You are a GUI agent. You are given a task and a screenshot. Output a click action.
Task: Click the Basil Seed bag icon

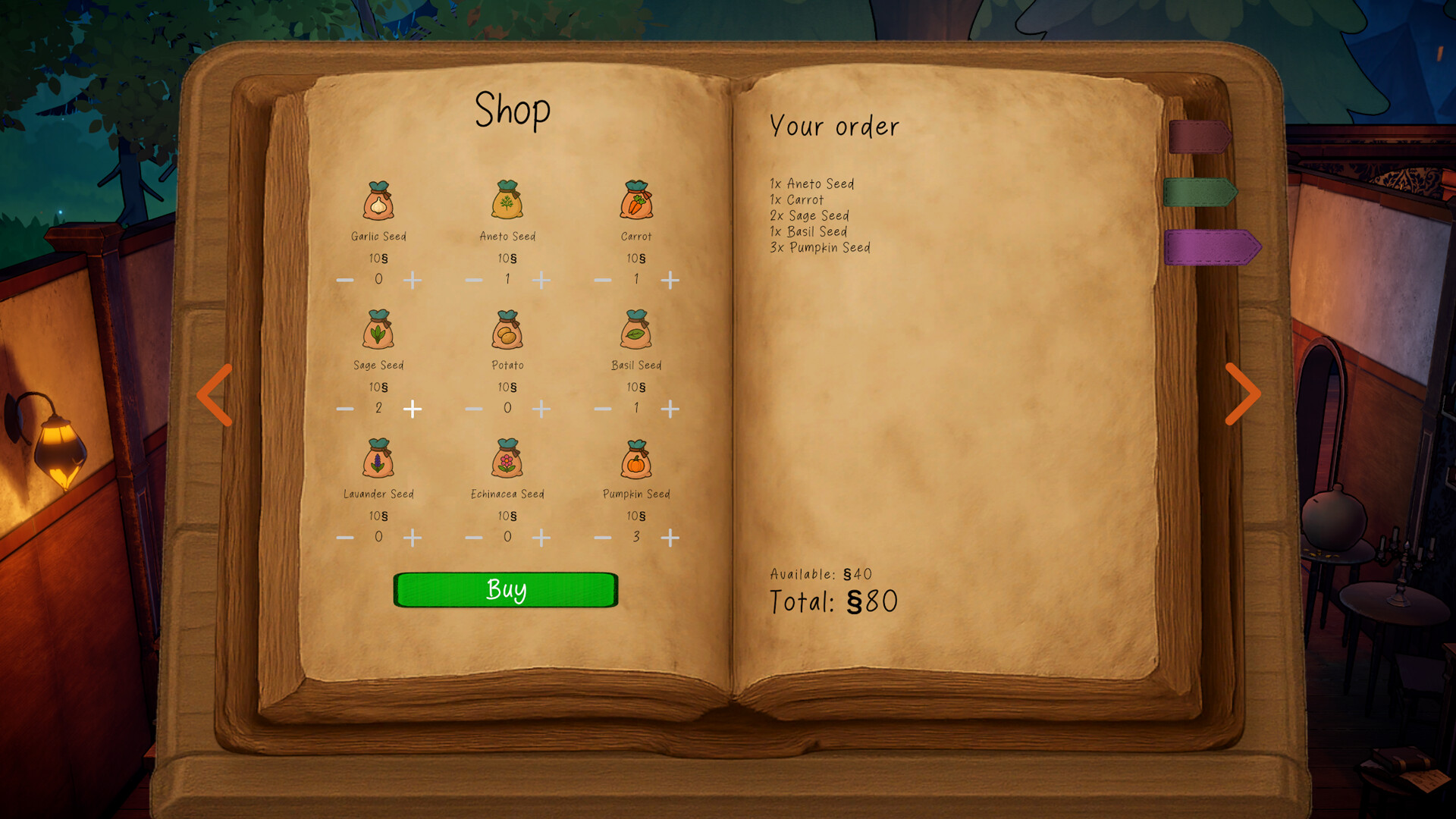click(x=637, y=329)
